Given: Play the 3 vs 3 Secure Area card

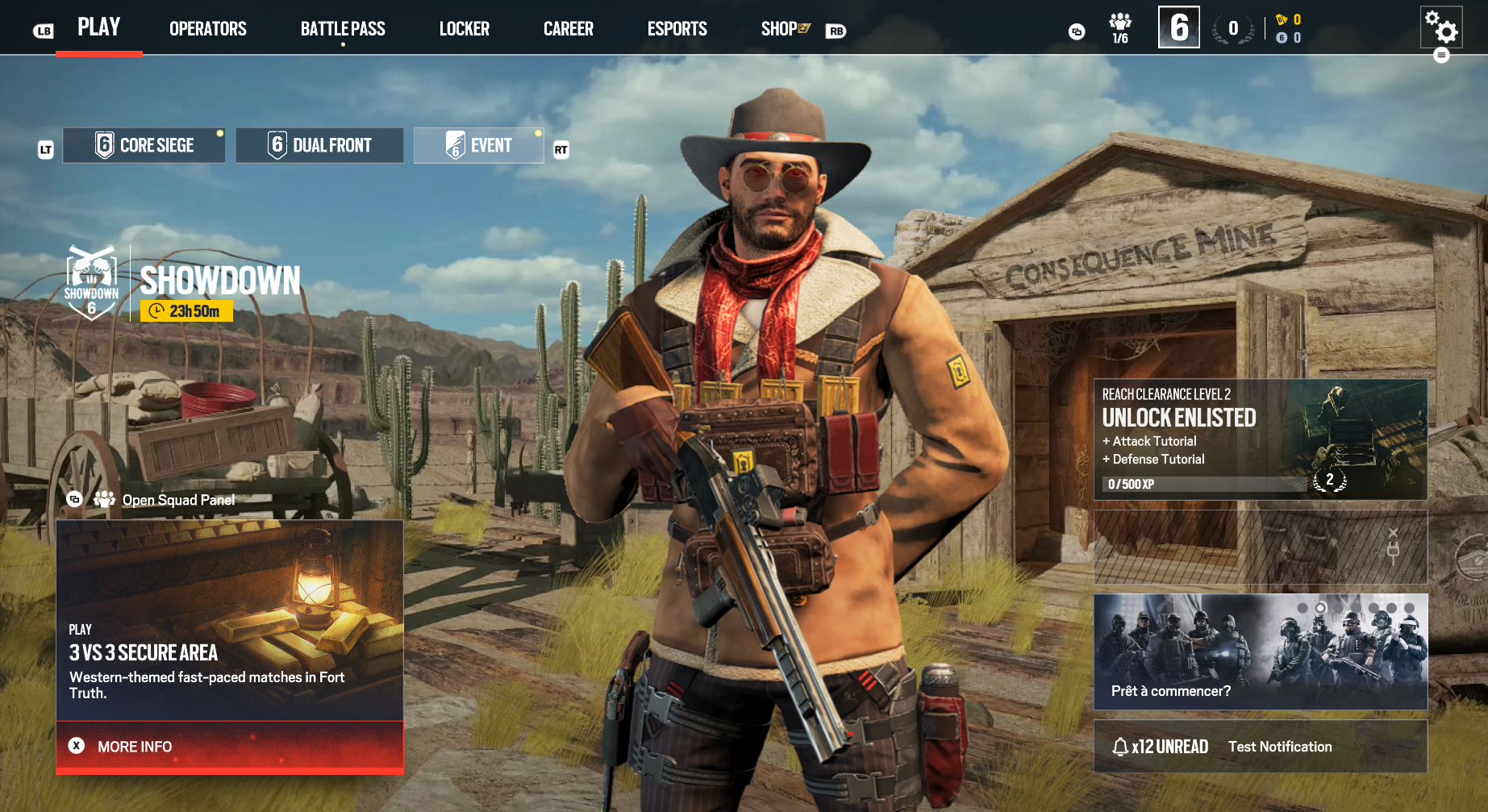Looking at the screenshot, I should click(x=229, y=620).
